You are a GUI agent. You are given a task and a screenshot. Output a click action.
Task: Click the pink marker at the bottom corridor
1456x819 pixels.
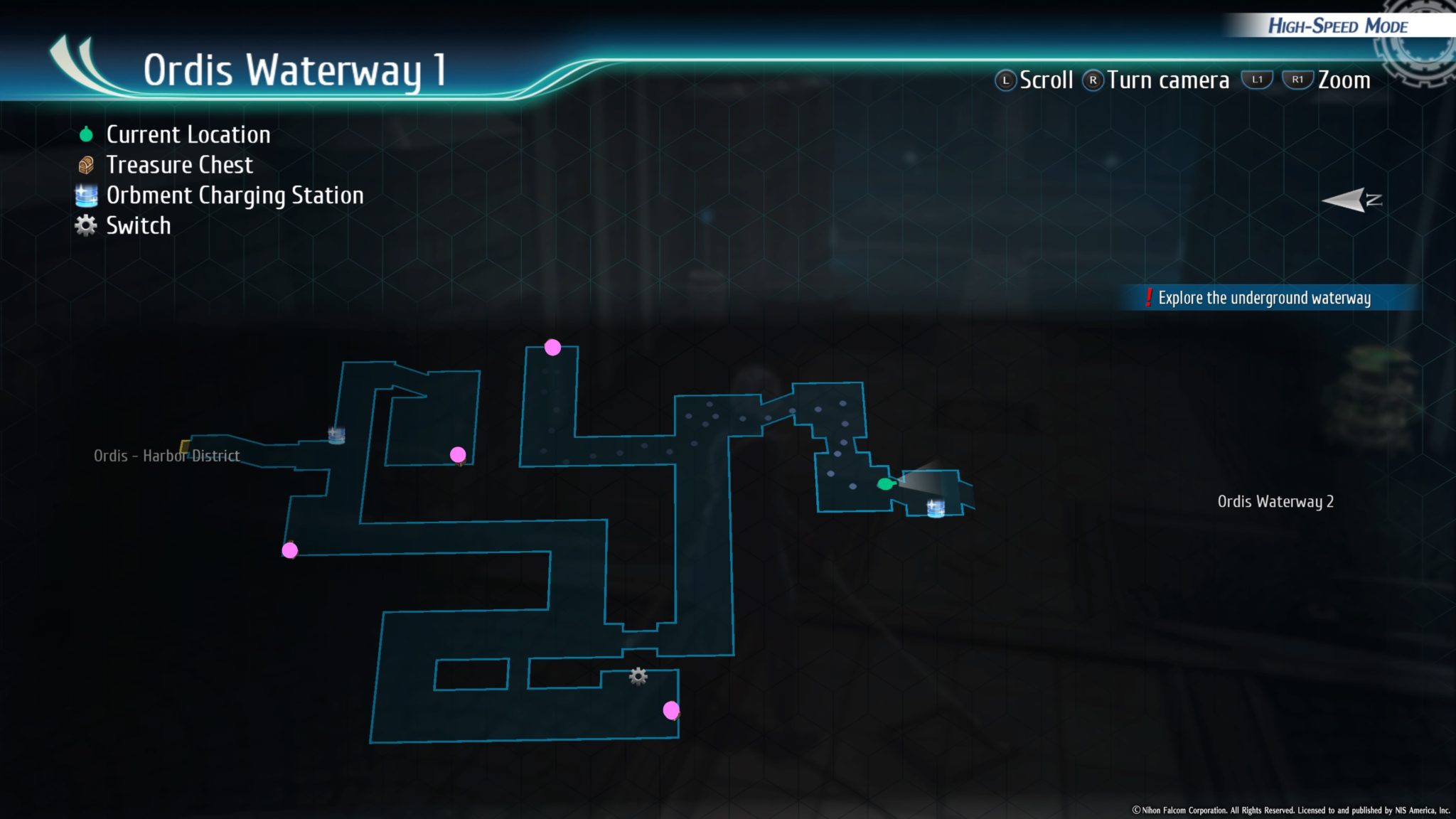669,710
